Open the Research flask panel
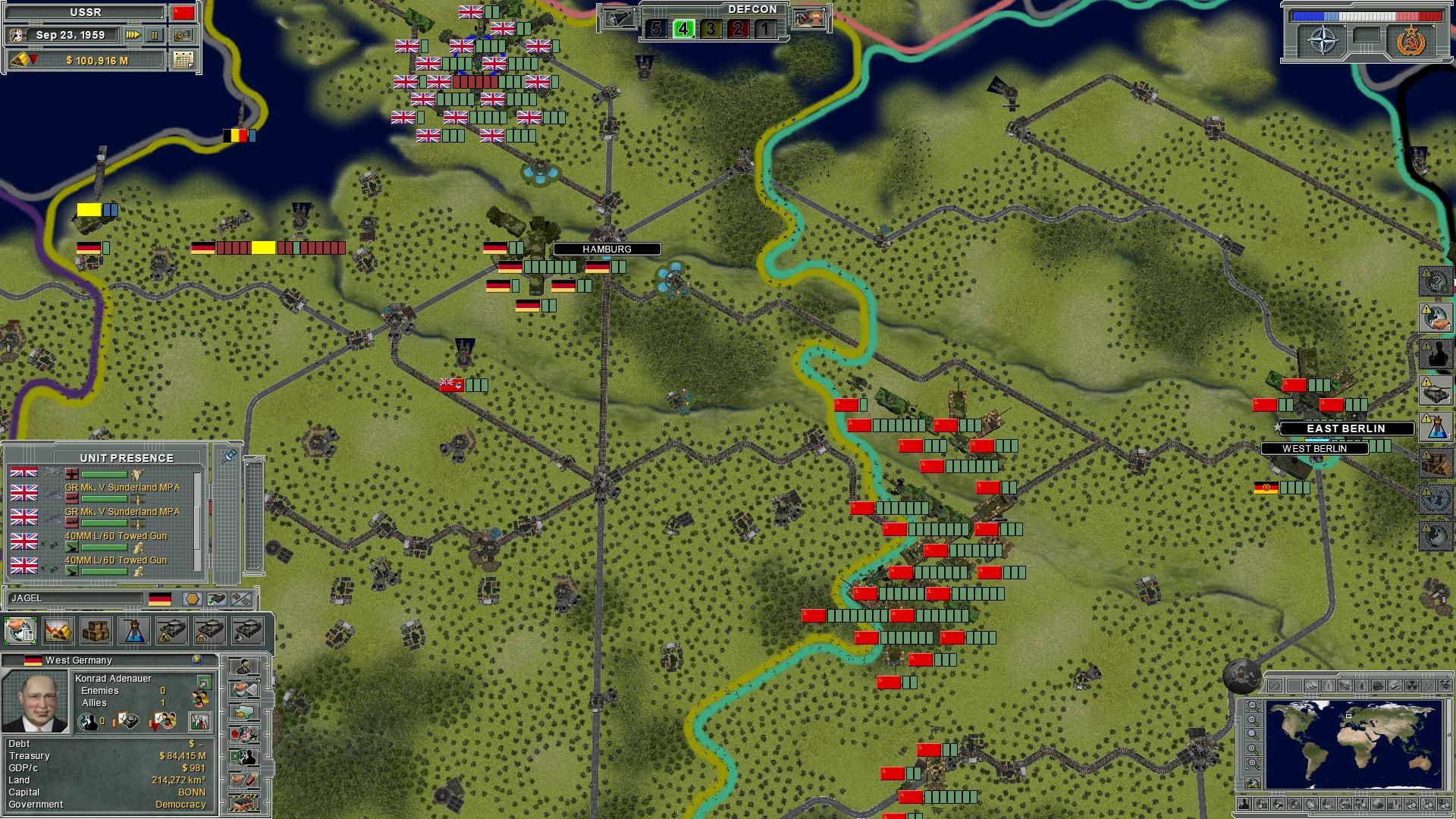 pos(135,630)
